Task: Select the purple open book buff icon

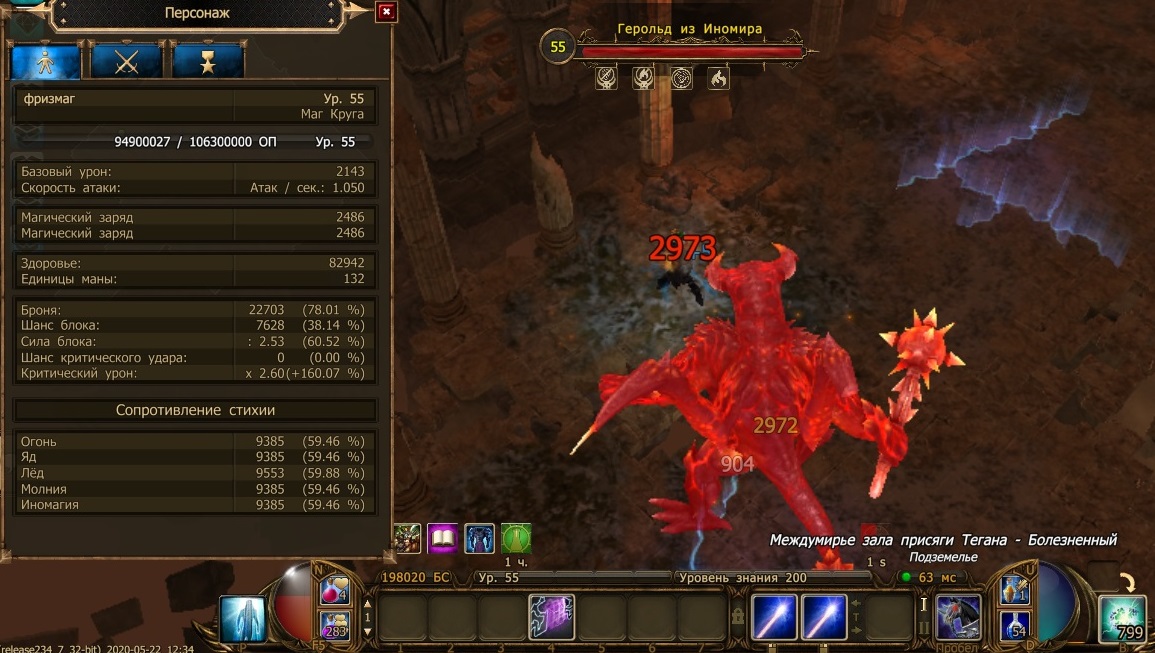Action: tap(443, 539)
